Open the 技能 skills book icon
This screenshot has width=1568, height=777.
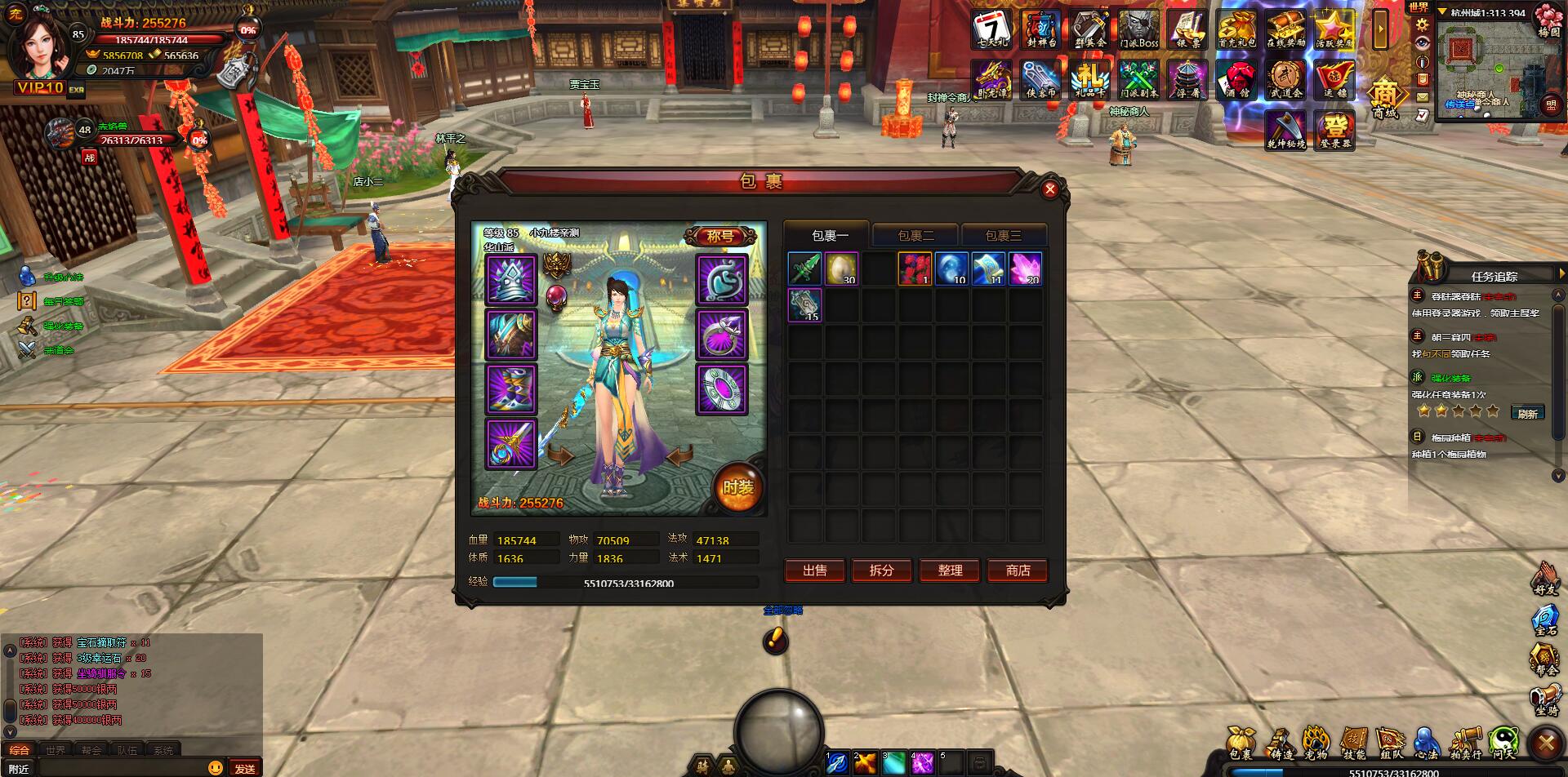(x=1353, y=742)
